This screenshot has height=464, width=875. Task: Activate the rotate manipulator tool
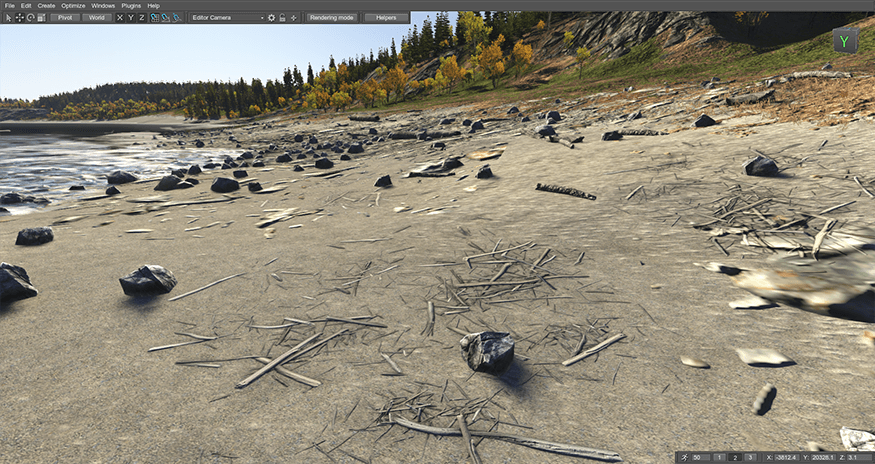(30, 18)
